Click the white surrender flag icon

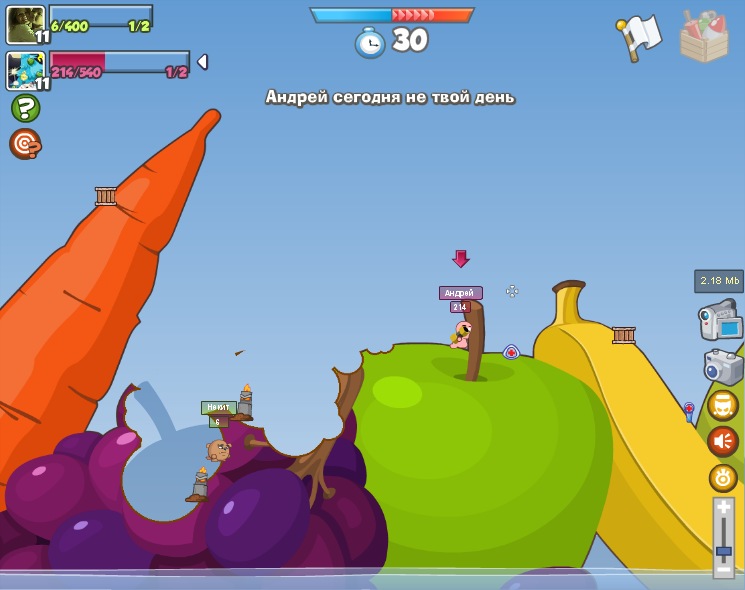(x=638, y=36)
